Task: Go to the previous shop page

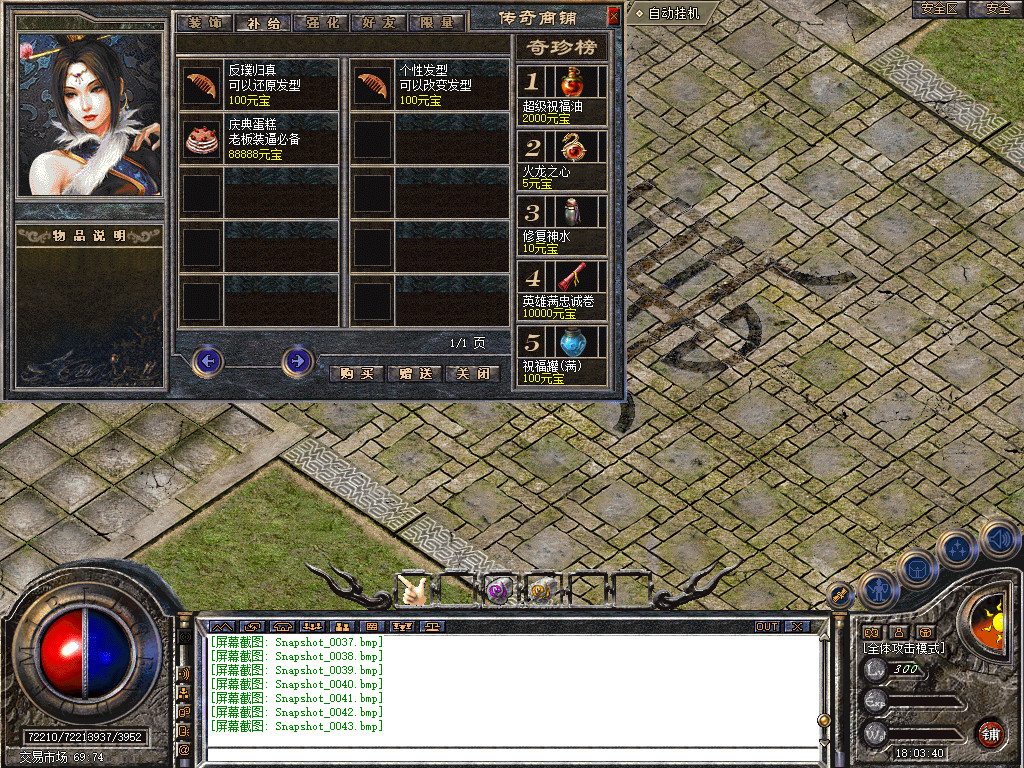Action: [x=207, y=360]
